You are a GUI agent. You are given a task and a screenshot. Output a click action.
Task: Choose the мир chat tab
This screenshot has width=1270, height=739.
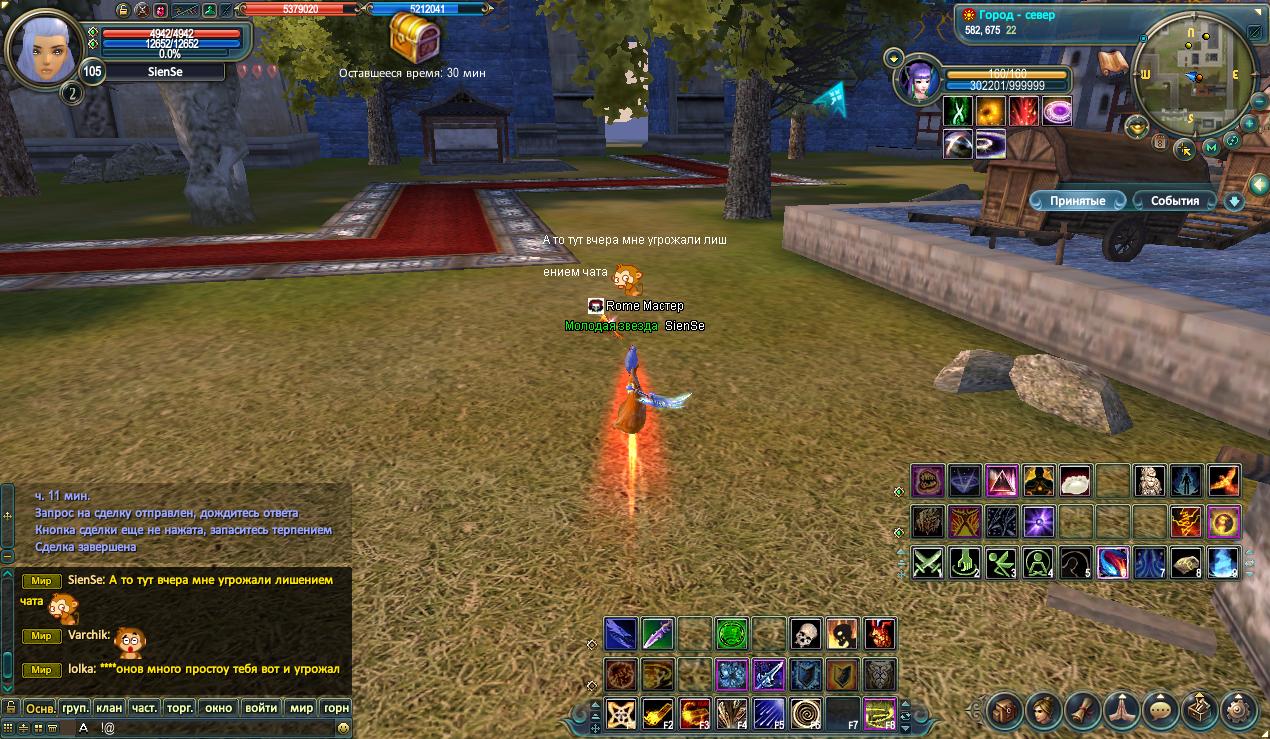301,707
